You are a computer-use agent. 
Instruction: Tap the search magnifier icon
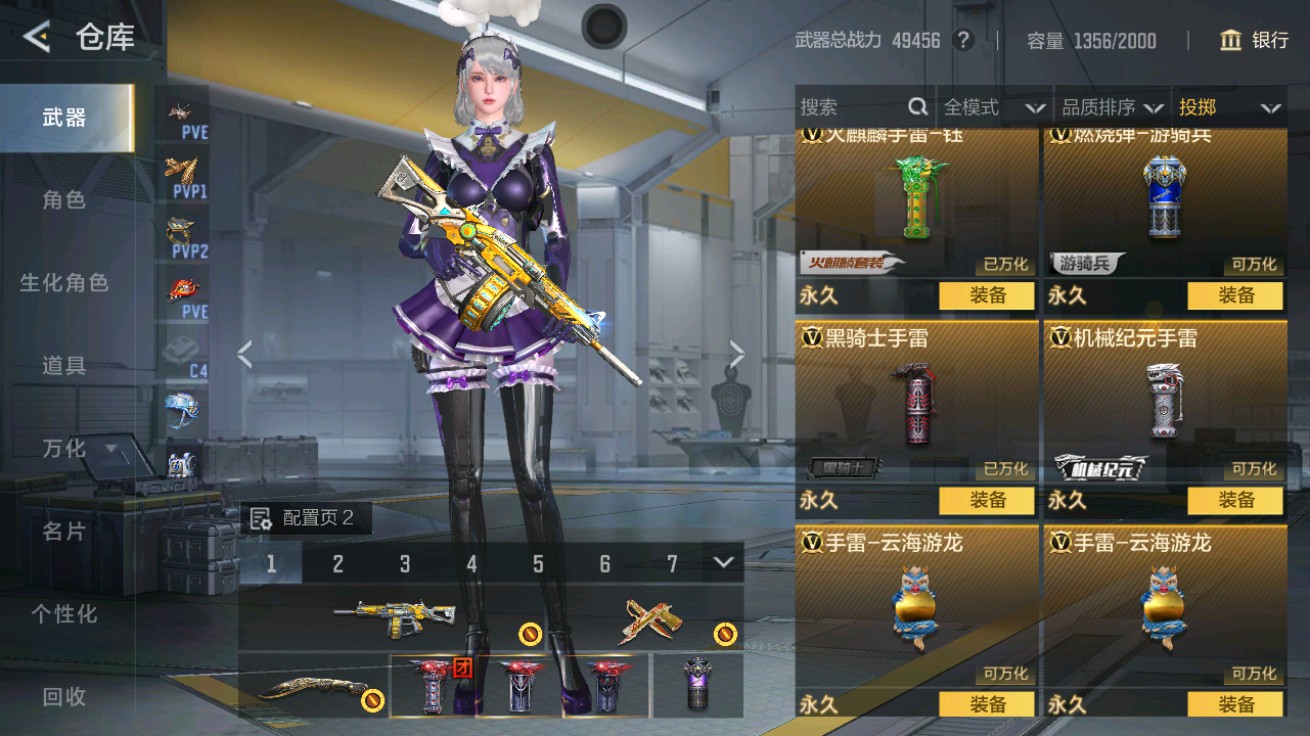pos(916,106)
